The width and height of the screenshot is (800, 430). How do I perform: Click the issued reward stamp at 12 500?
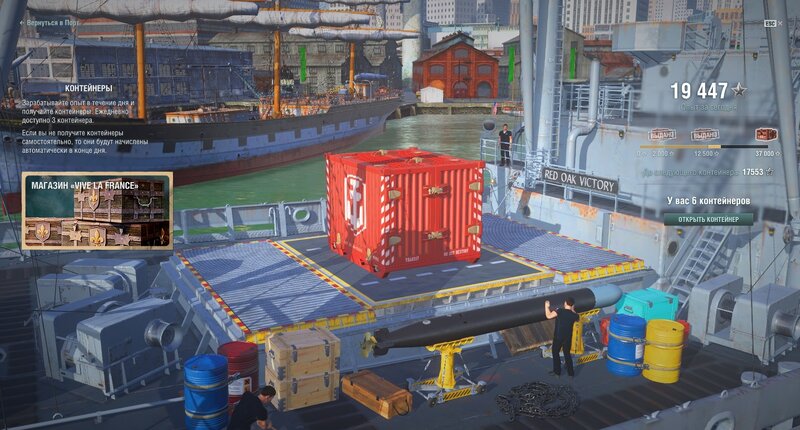click(705, 134)
